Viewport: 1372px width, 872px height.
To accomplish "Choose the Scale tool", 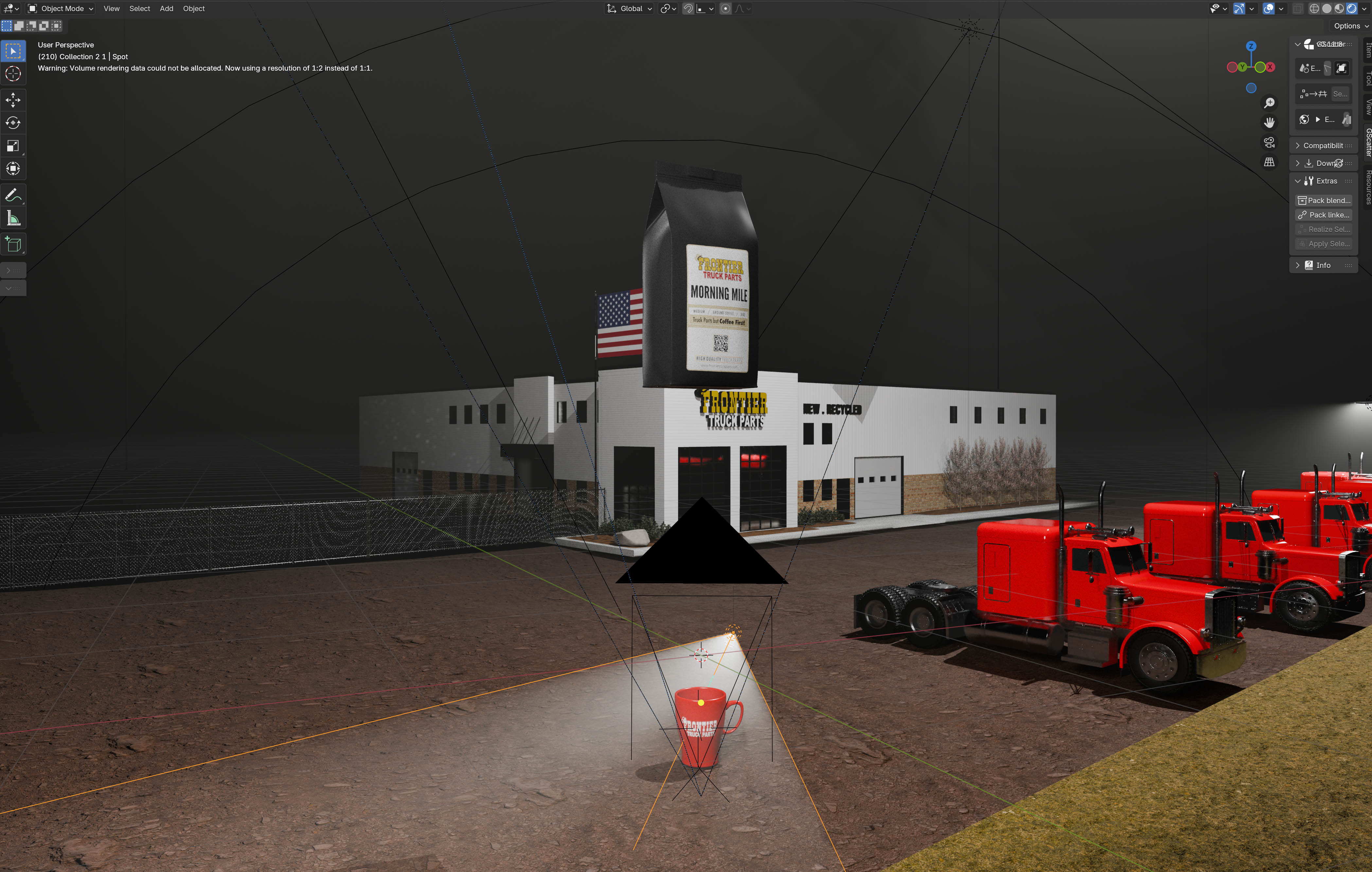I will click(13, 146).
